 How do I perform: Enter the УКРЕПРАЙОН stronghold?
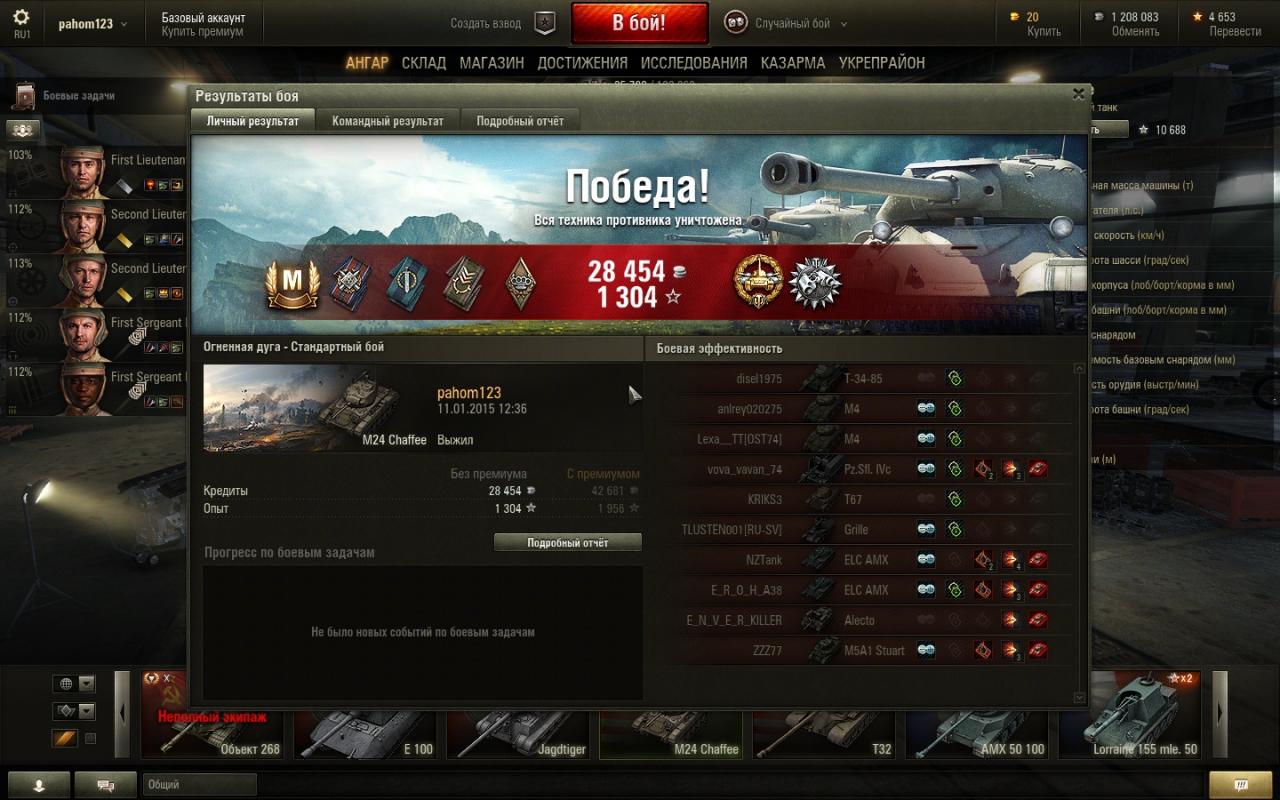click(882, 63)
